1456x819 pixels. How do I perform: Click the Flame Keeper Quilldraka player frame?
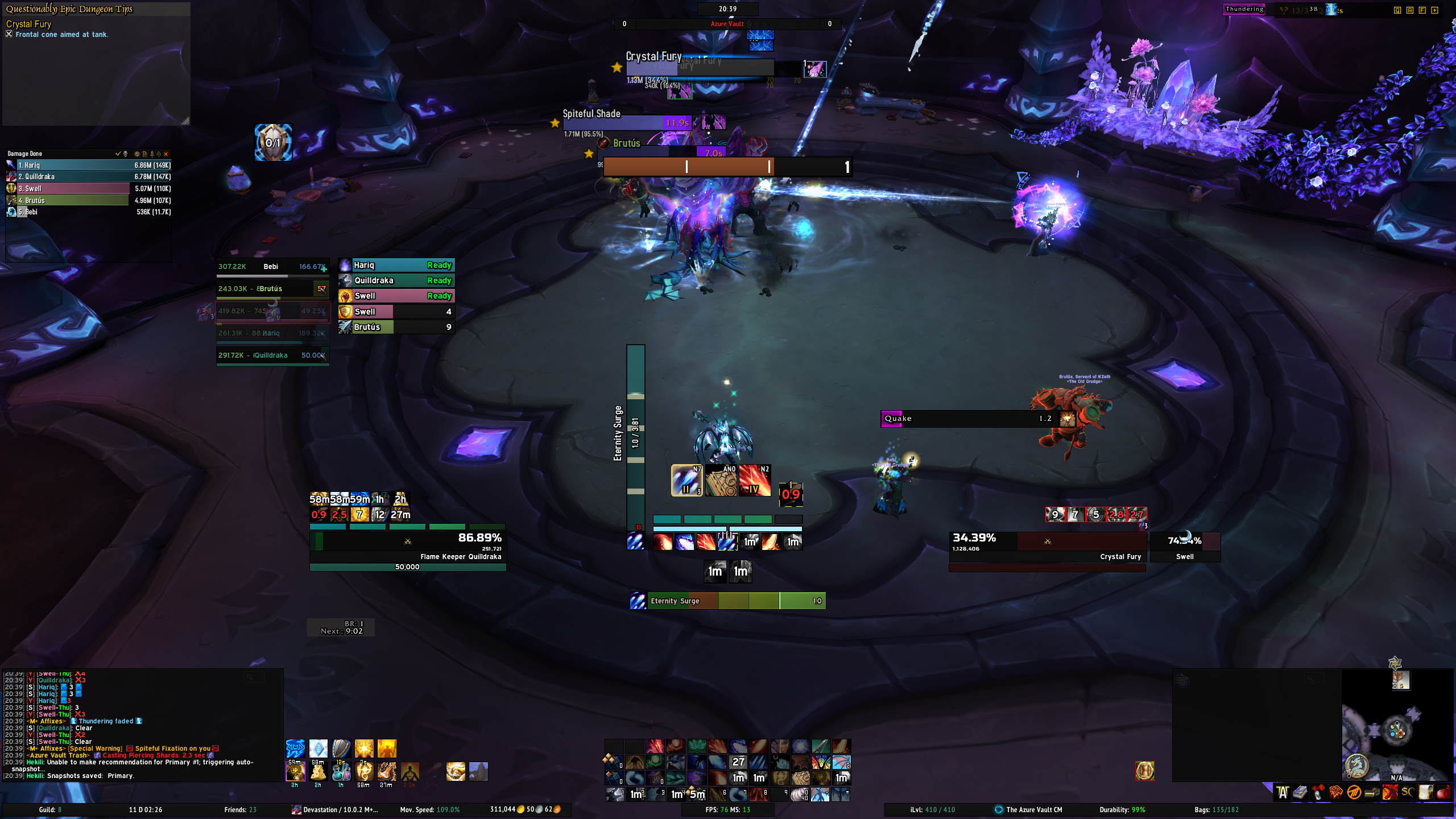tap(407, 547)
